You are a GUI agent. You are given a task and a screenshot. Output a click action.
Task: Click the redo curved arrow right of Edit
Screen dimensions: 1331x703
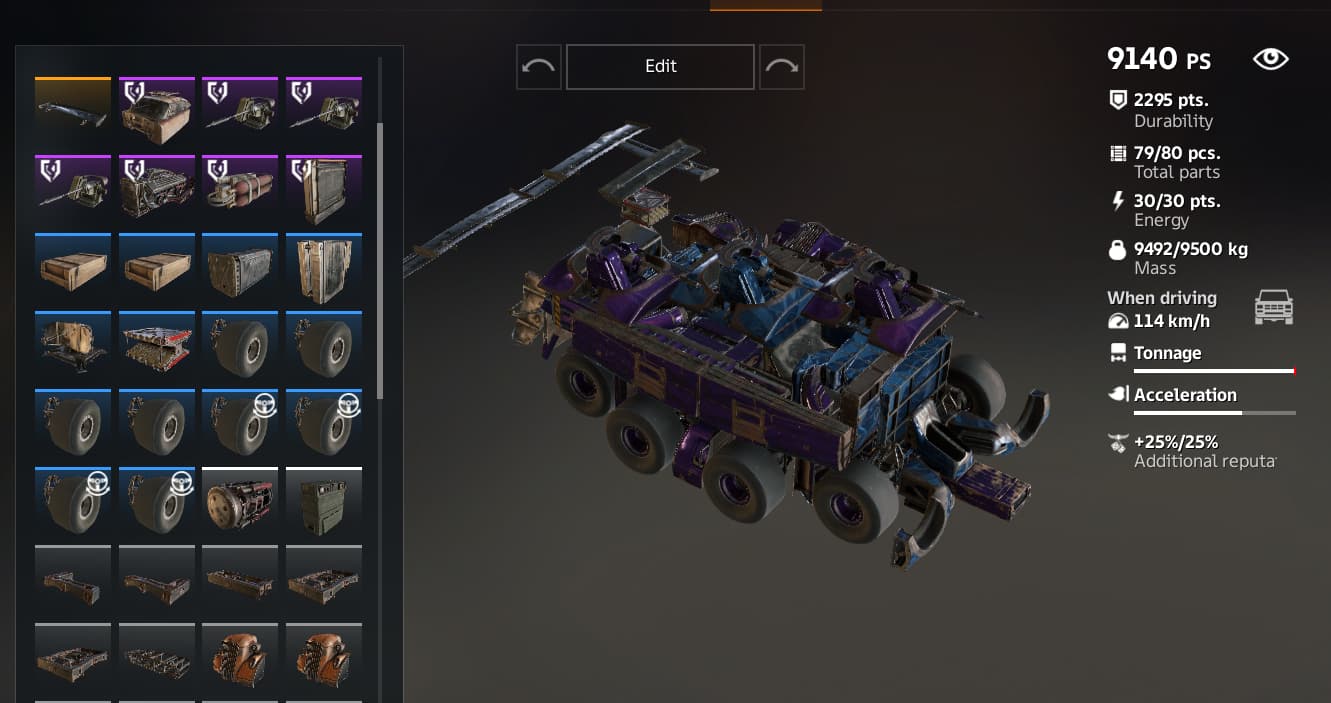coord(781,66)
